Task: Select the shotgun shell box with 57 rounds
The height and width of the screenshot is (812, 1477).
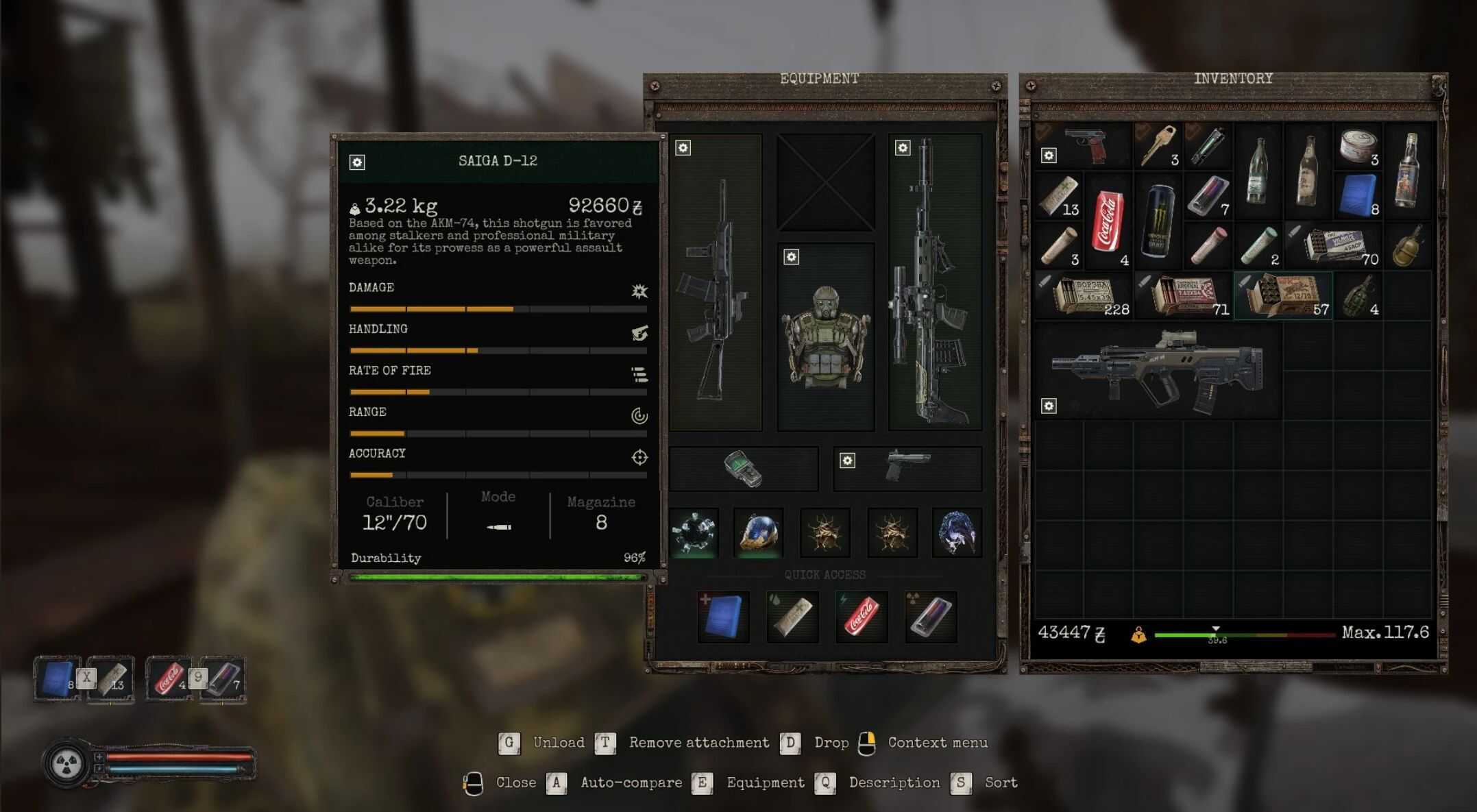Action: click(1283, 296)
